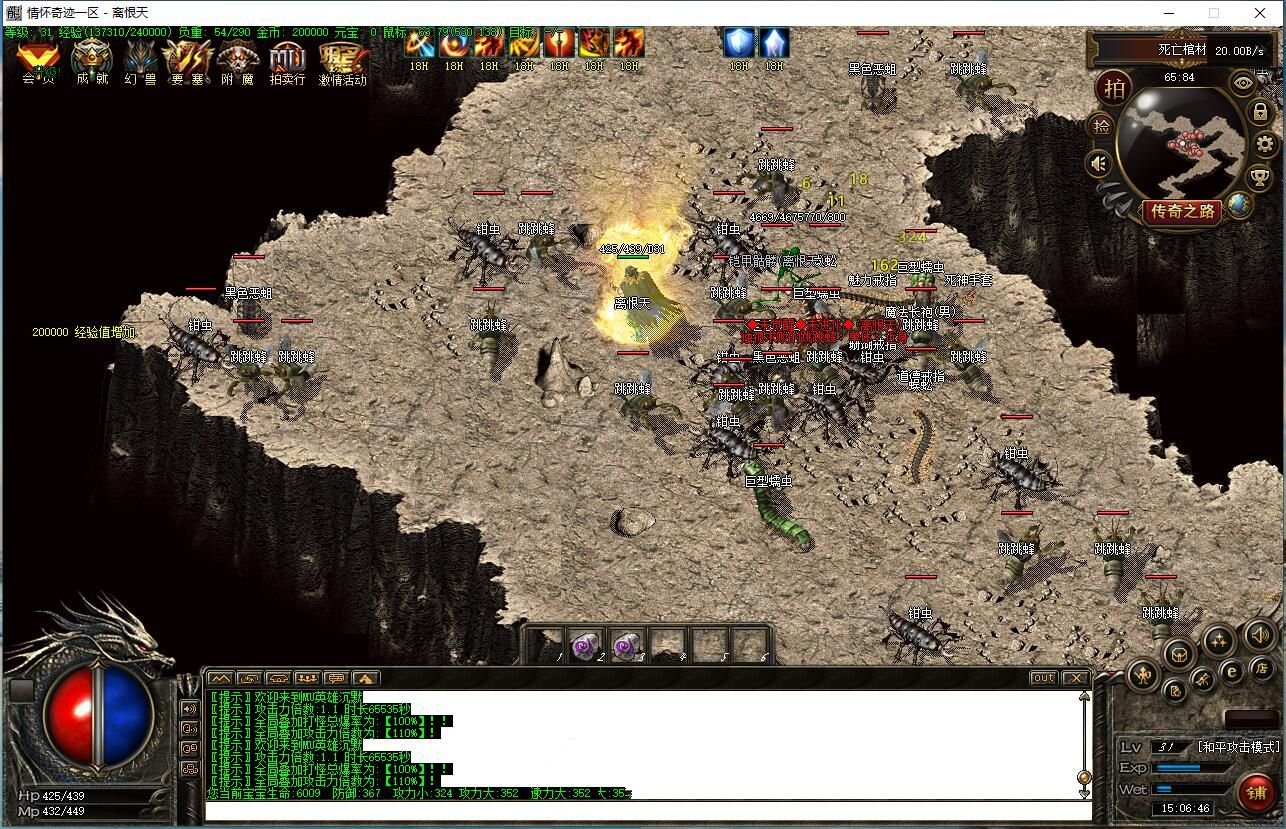Image resolution: width=1286 pixels, height=829 pixels.
Task: Click the red 铺 shop button
Action: click(1255, 793)
